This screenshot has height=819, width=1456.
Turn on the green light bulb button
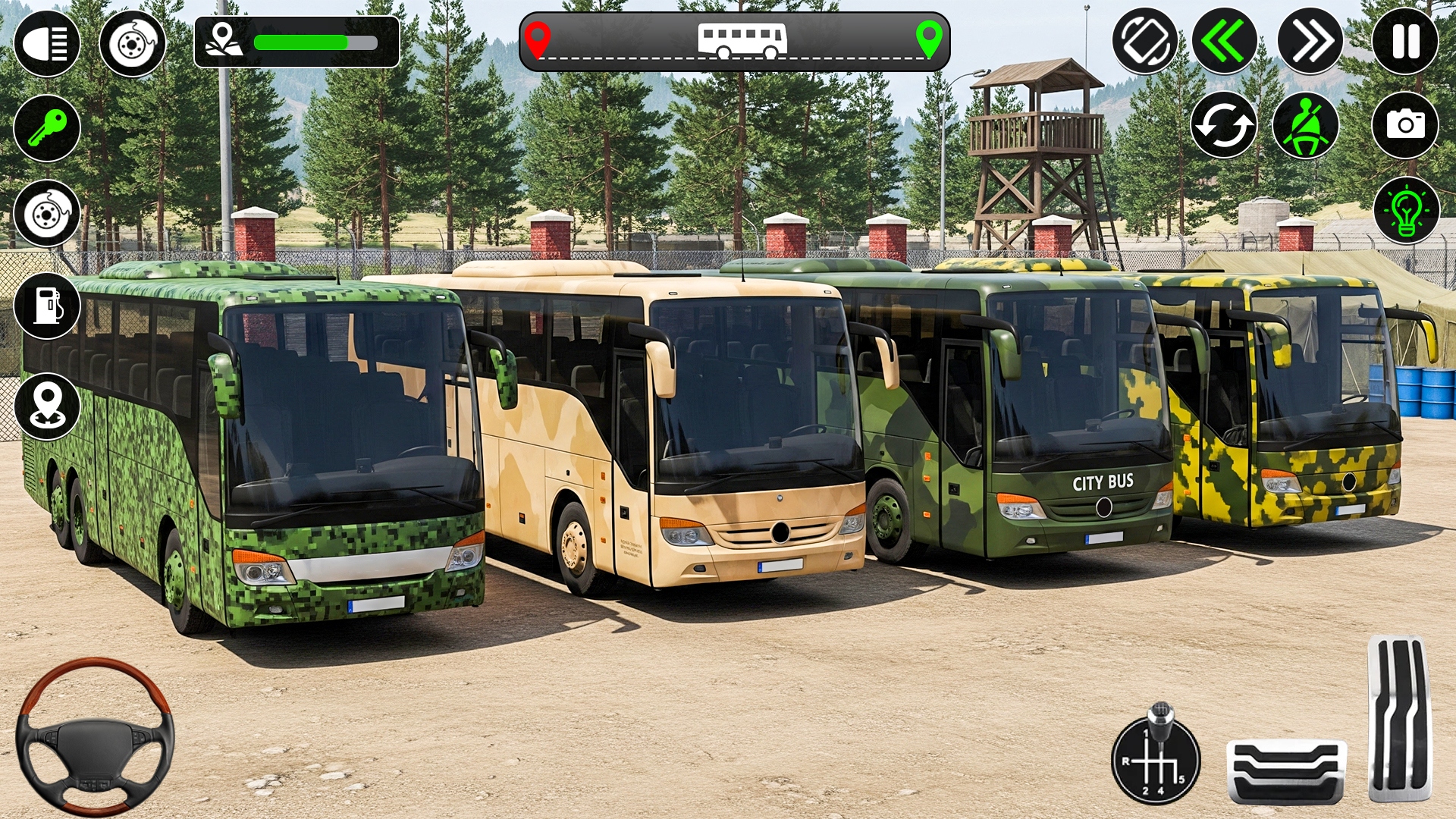pos(1406,211)
